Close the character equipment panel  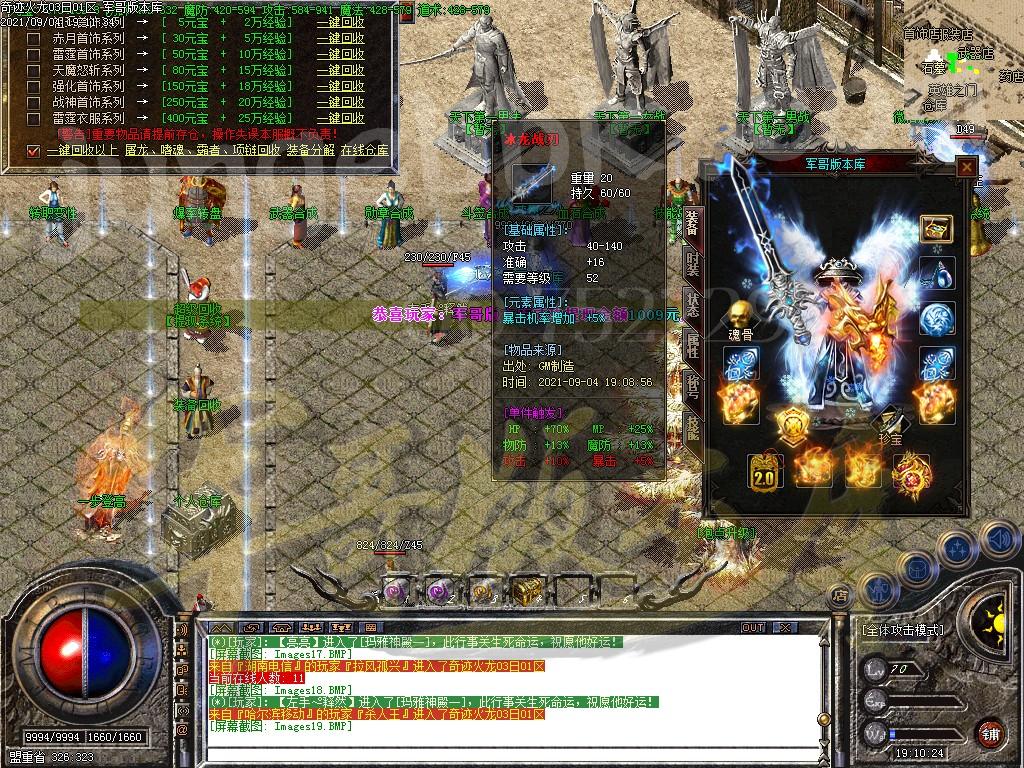966,168
